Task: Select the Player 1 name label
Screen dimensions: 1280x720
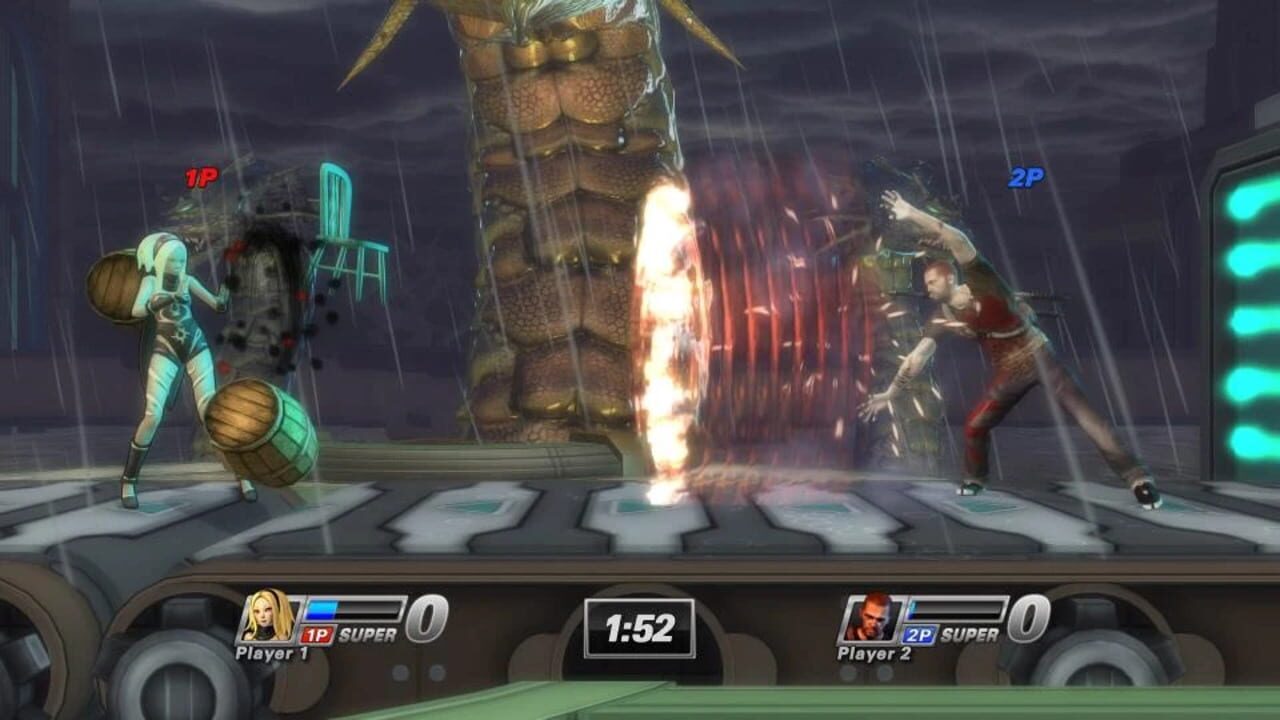Action: [x=272, y=651]
